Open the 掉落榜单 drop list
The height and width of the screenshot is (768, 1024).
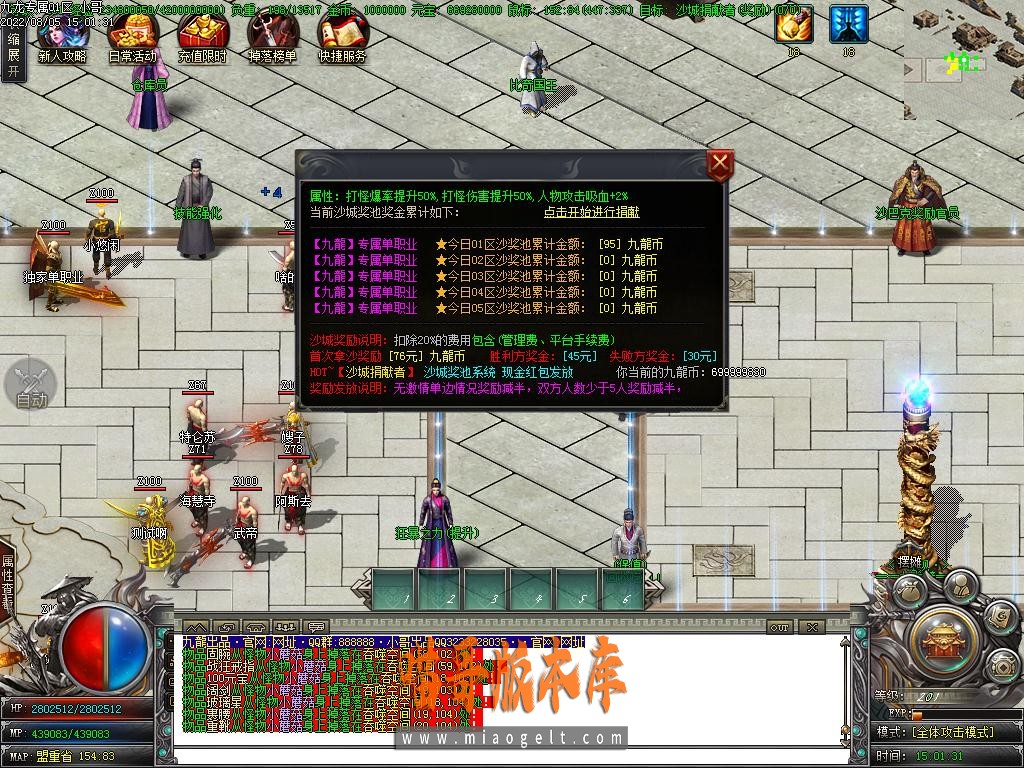(x=272, y=40)
